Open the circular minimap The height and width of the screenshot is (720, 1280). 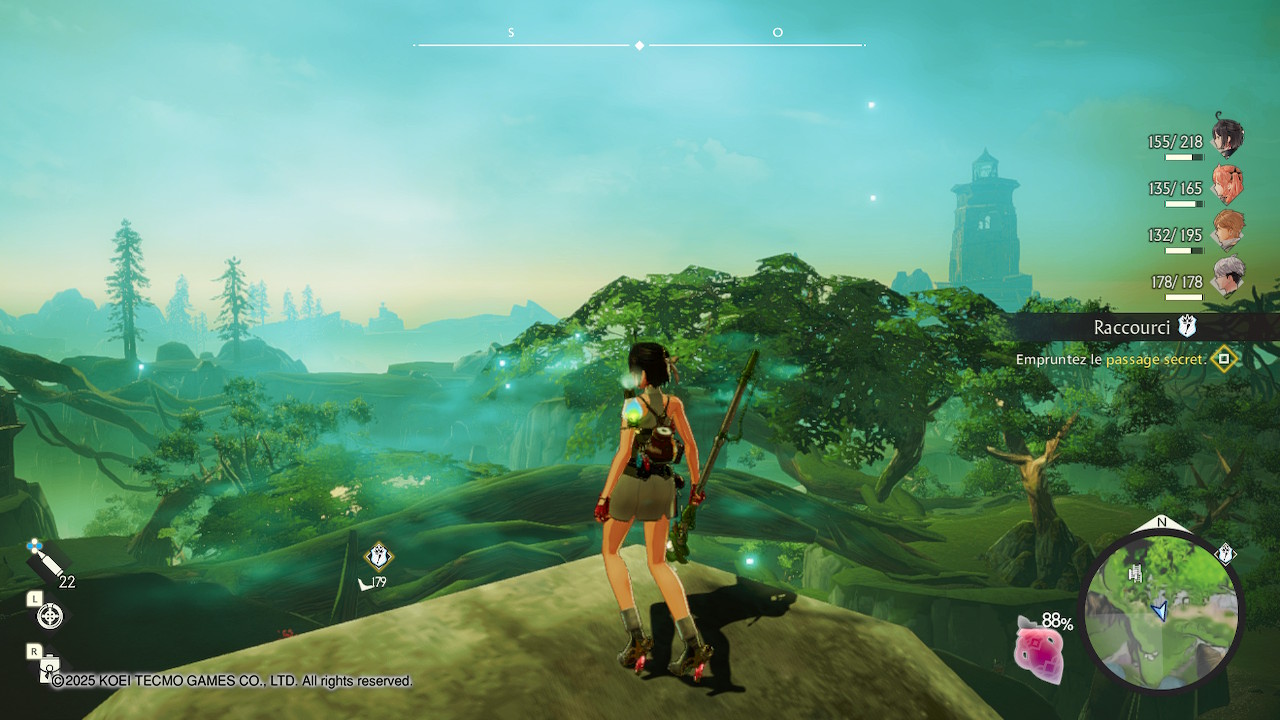tap(1161, 611)
